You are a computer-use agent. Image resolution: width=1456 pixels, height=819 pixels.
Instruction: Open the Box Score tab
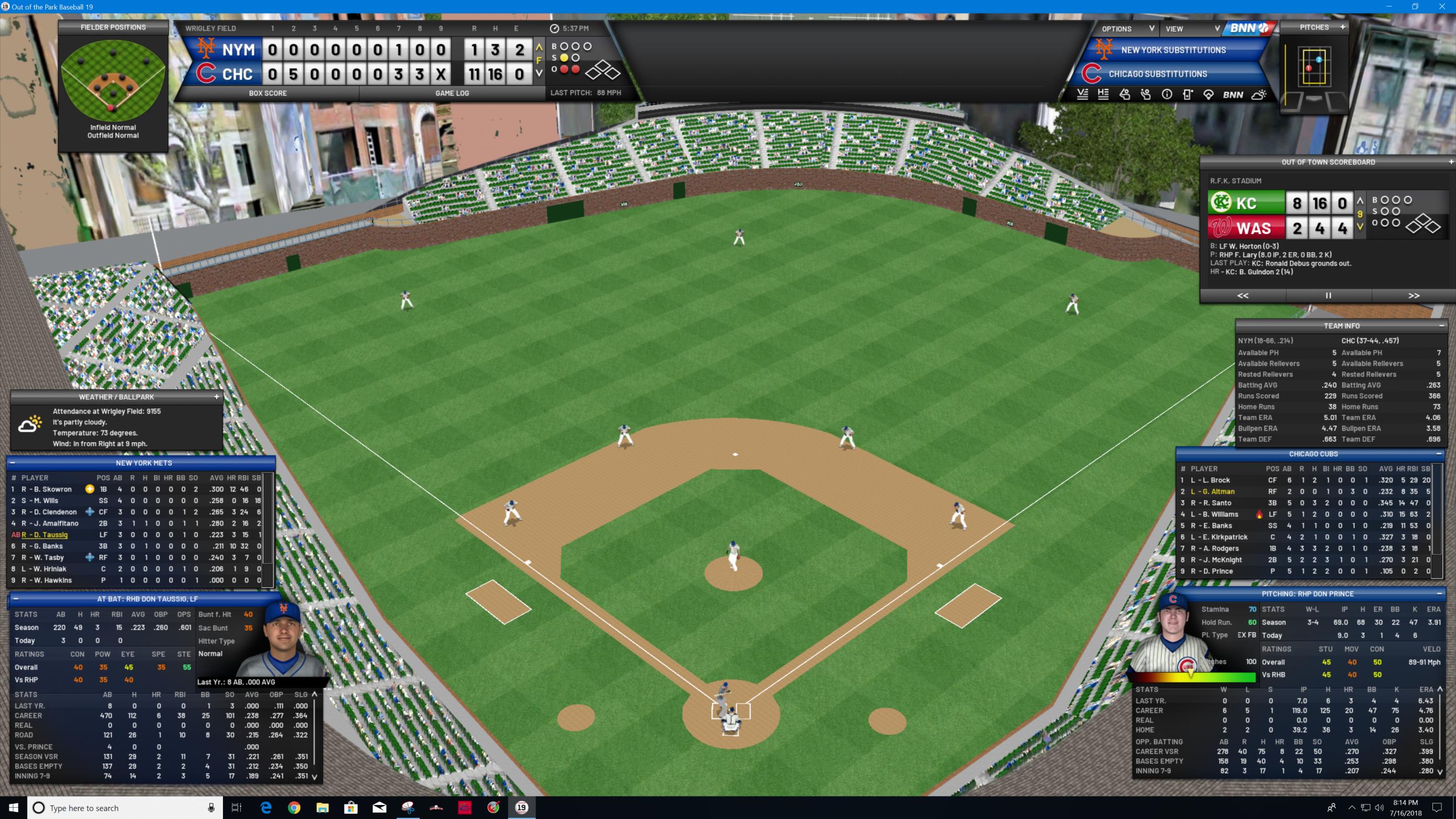pos(267,93)
